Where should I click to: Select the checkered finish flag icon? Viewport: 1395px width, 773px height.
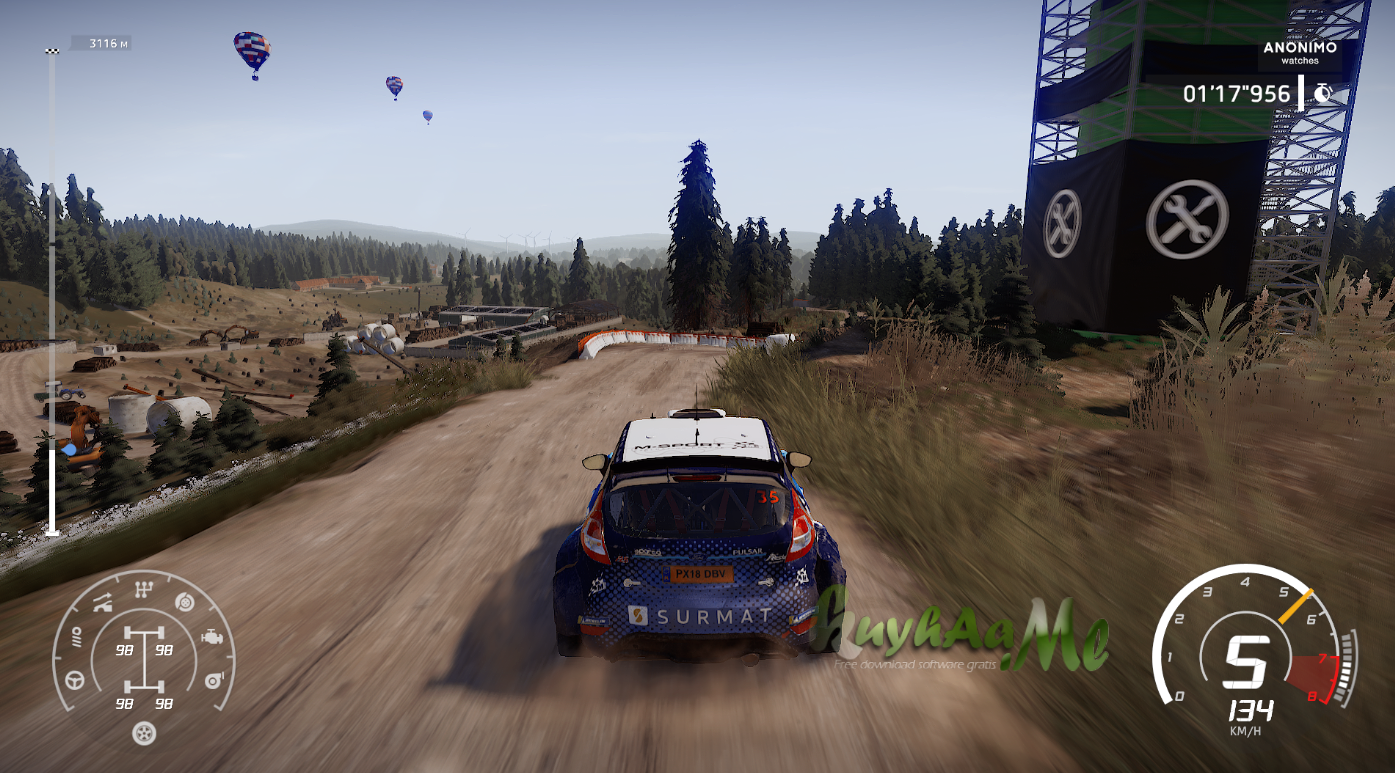coord(52,49)
